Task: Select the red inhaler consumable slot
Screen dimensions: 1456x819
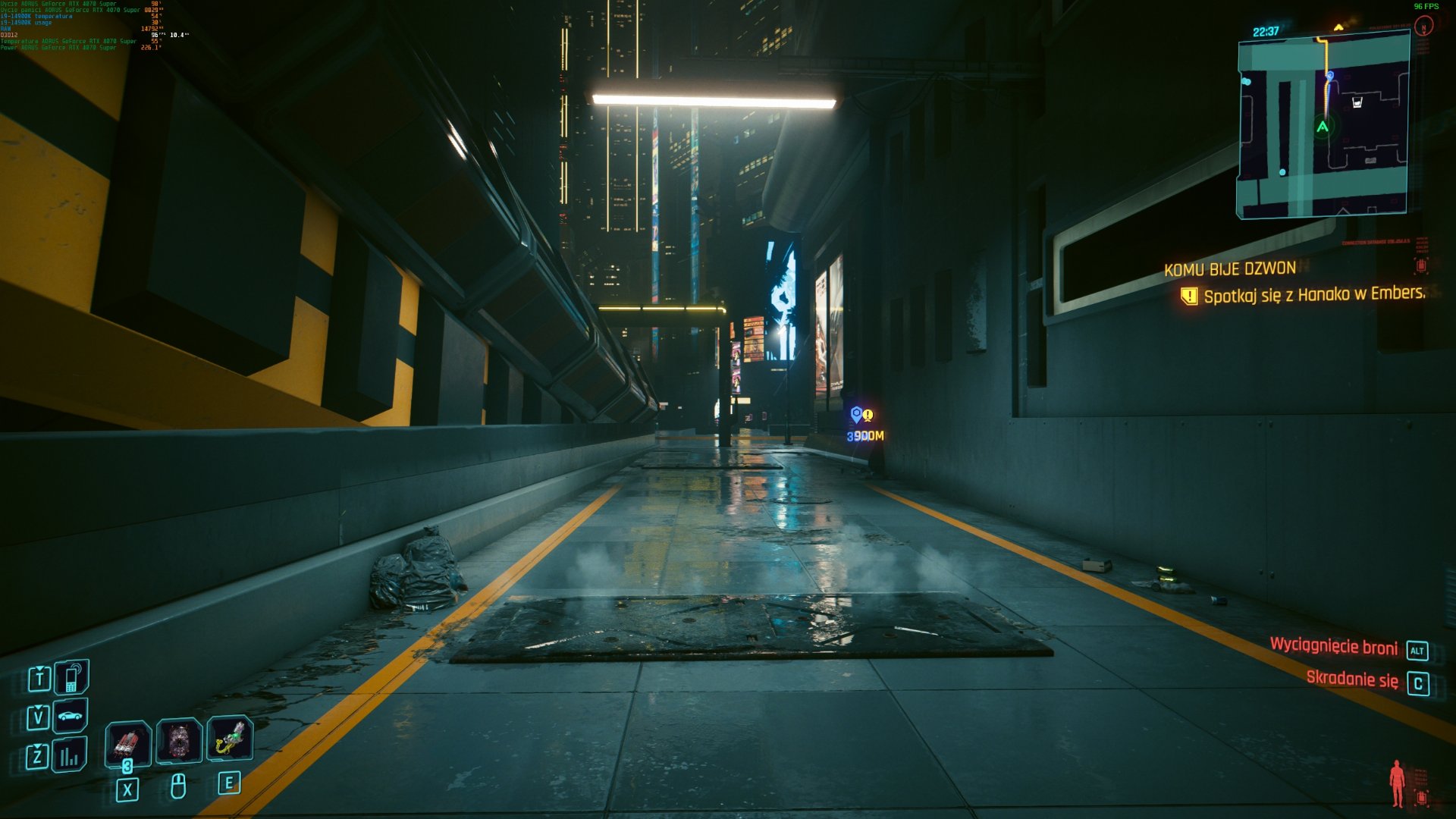Action: [x=127, y=742]
